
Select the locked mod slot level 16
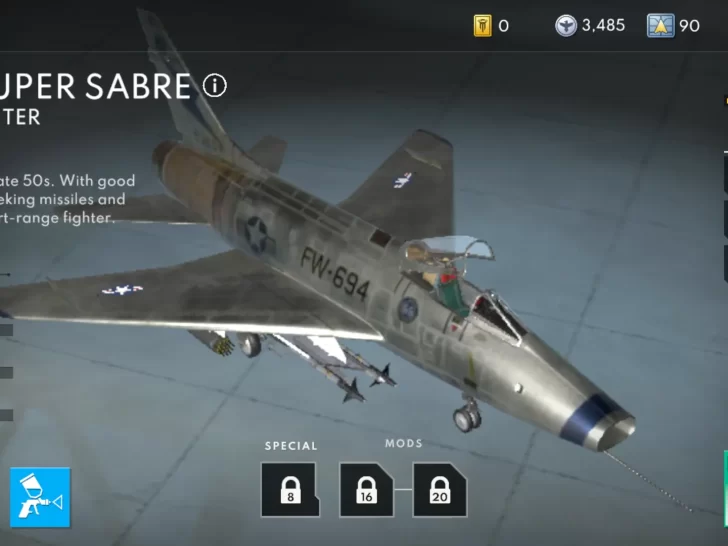coord(366,489)
